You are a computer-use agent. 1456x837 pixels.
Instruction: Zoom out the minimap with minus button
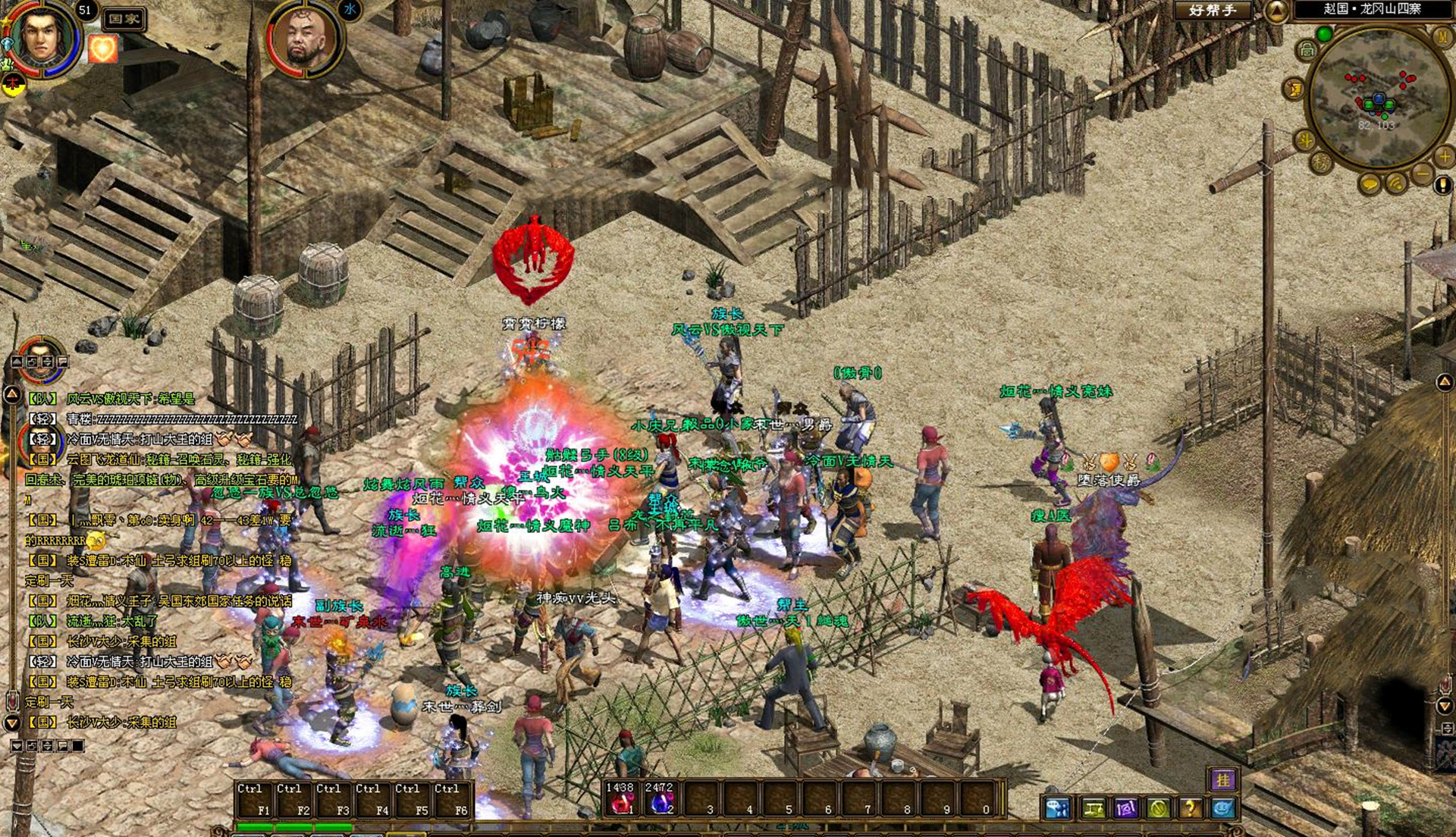point(1421,174)
